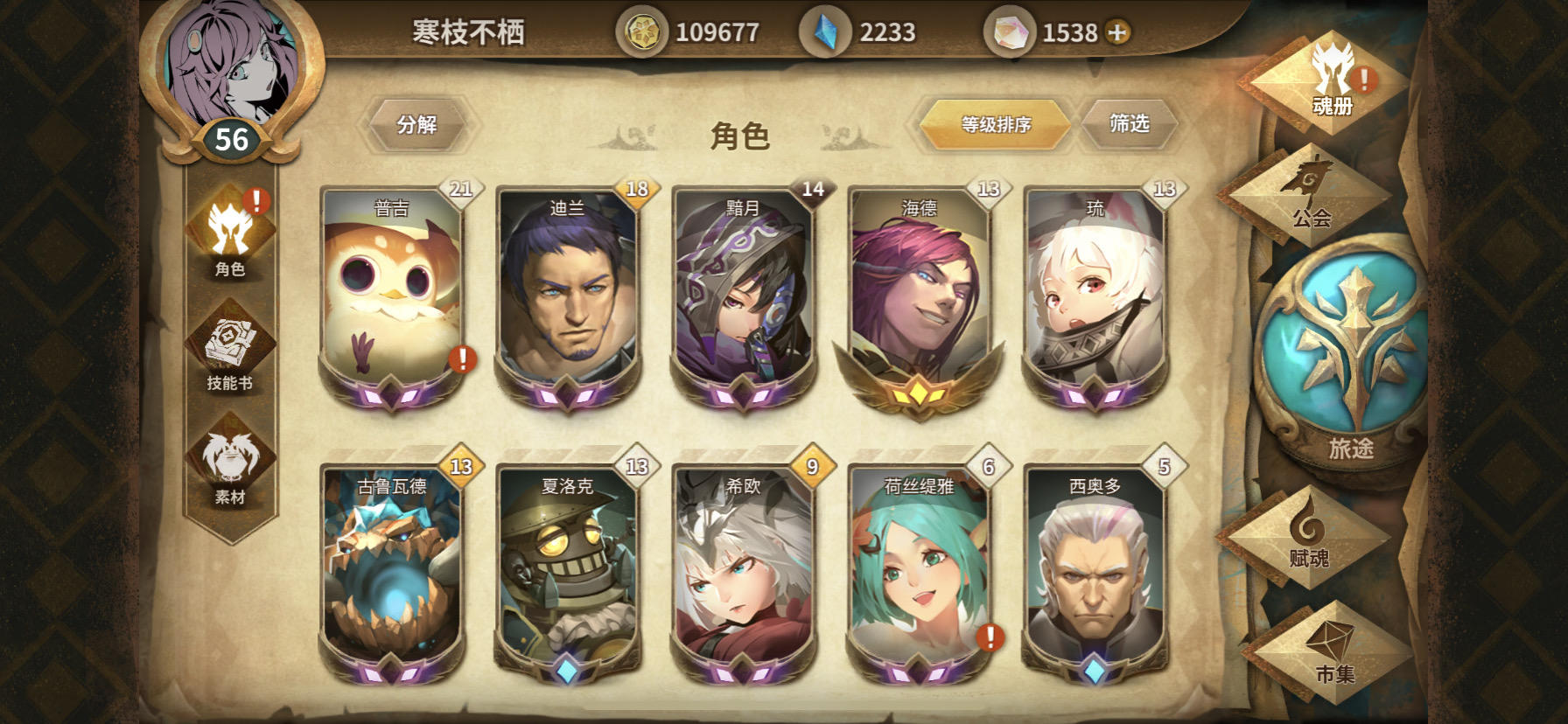The width and height of the screenshot is (1568, 724).
Task: Click the red alert badge on 普吉
Action: click(x=461, y=359)
